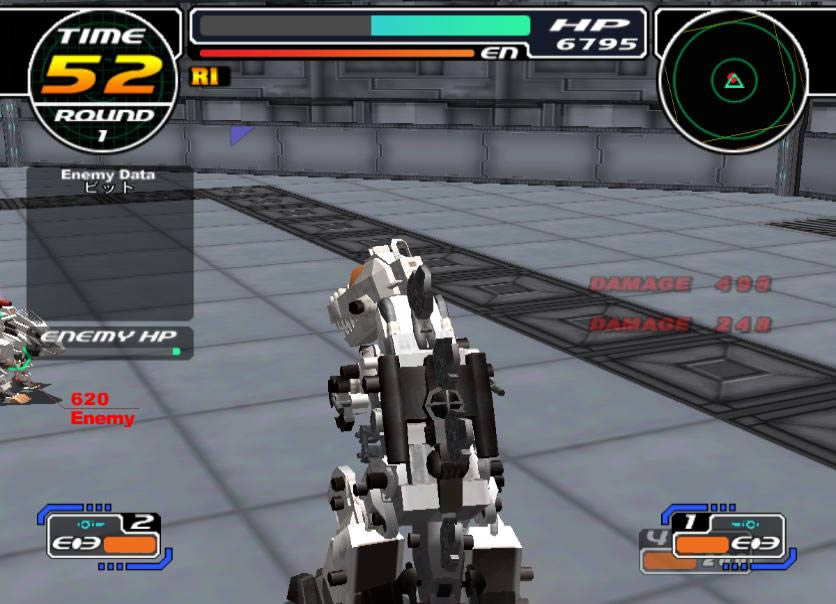Select the weapon slot numbered 1
This screenshot has height=604, width=836.
[729, 536]
